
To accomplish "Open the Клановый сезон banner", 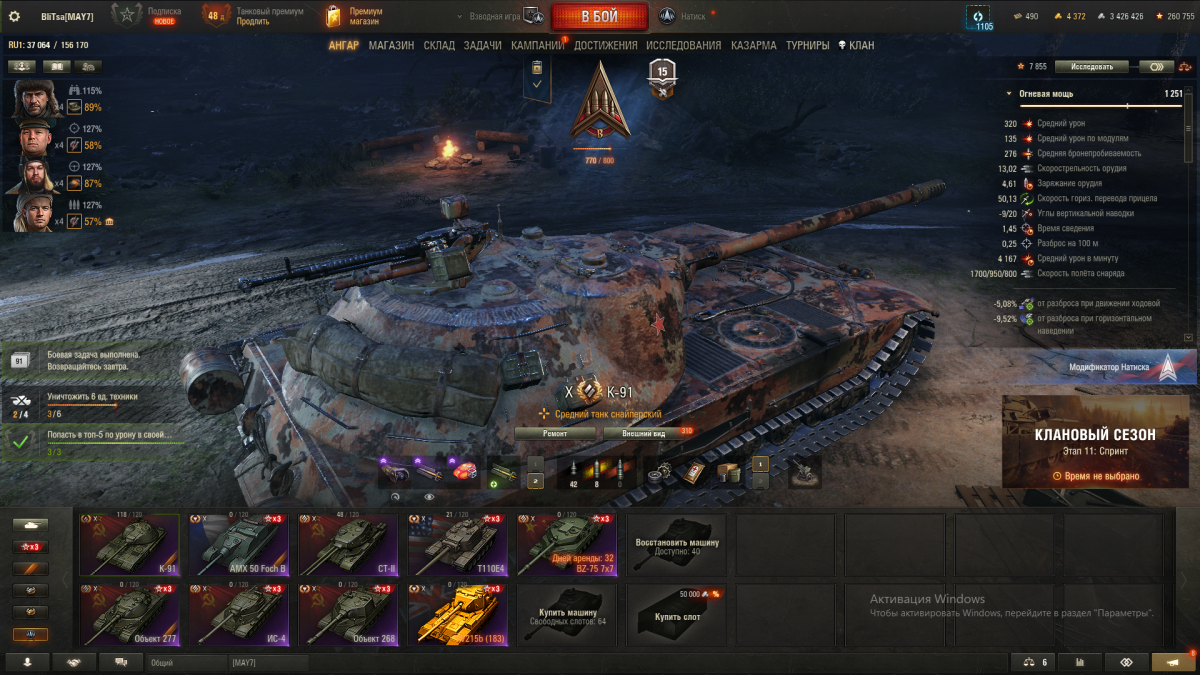I will pos(1096,441).
